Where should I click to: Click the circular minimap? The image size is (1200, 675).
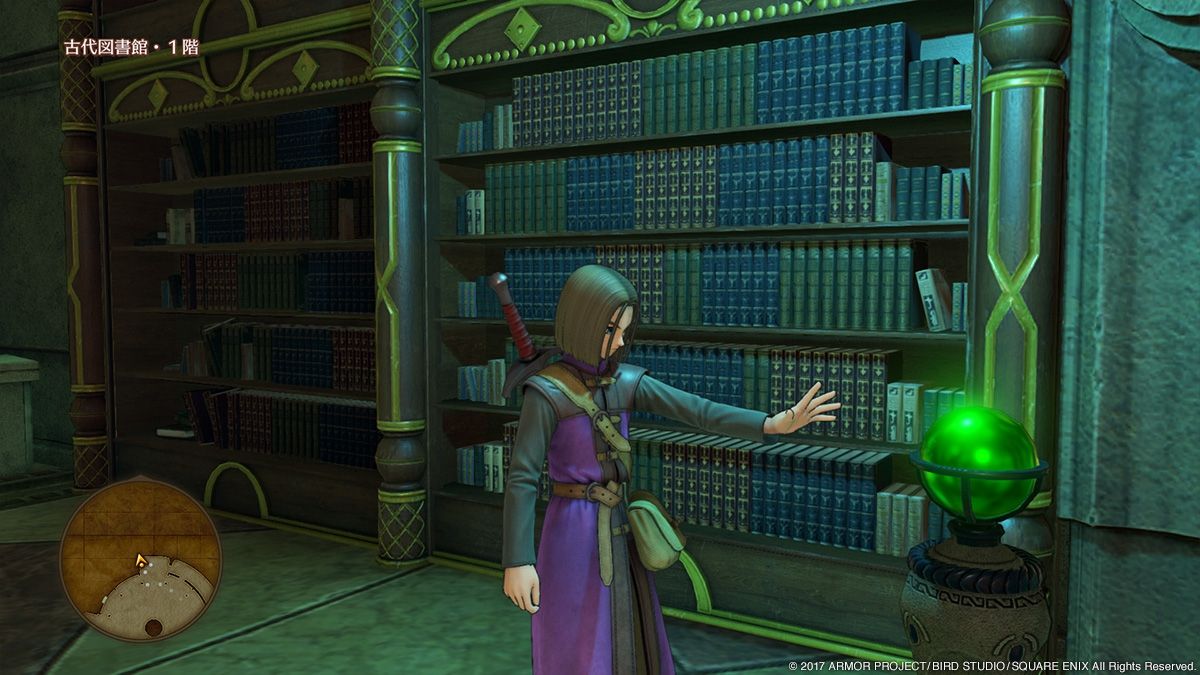[x=140, y=560]
